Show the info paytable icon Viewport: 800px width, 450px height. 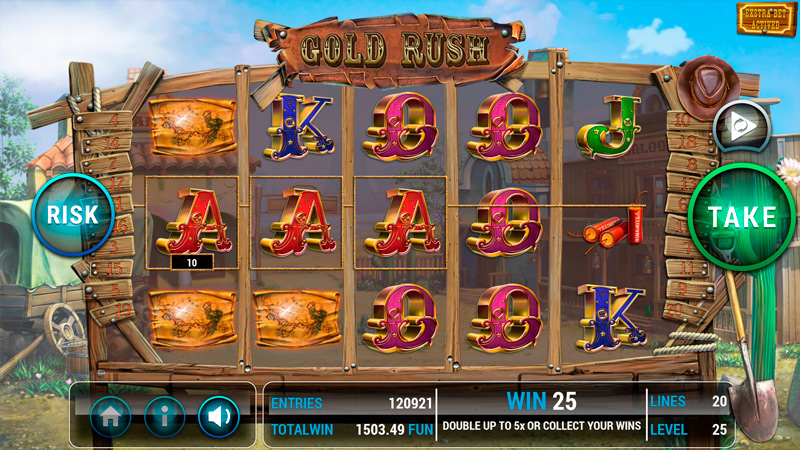164,416
